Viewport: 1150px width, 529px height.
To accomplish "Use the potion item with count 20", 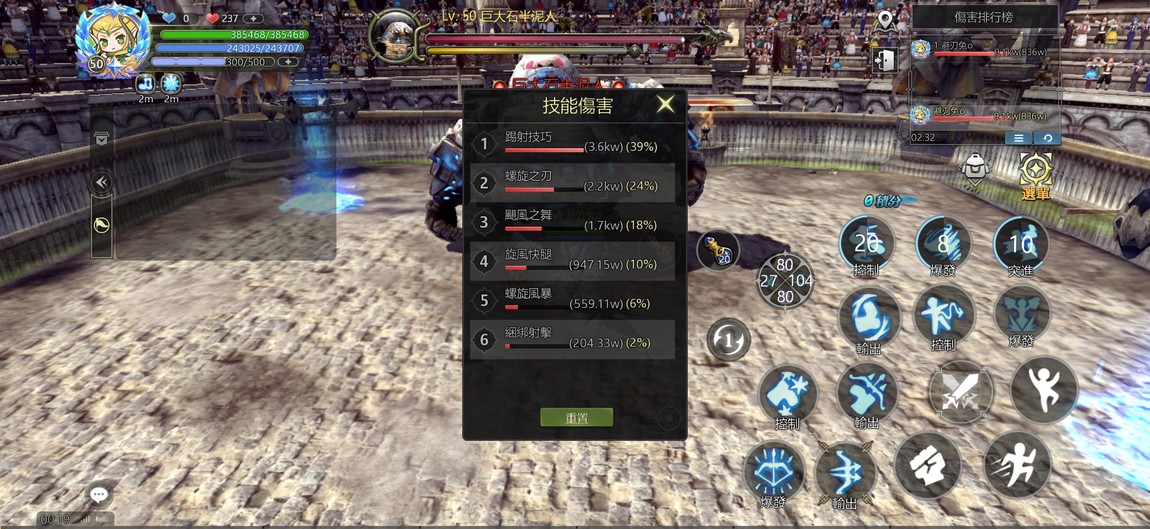I will click(718, 250).
